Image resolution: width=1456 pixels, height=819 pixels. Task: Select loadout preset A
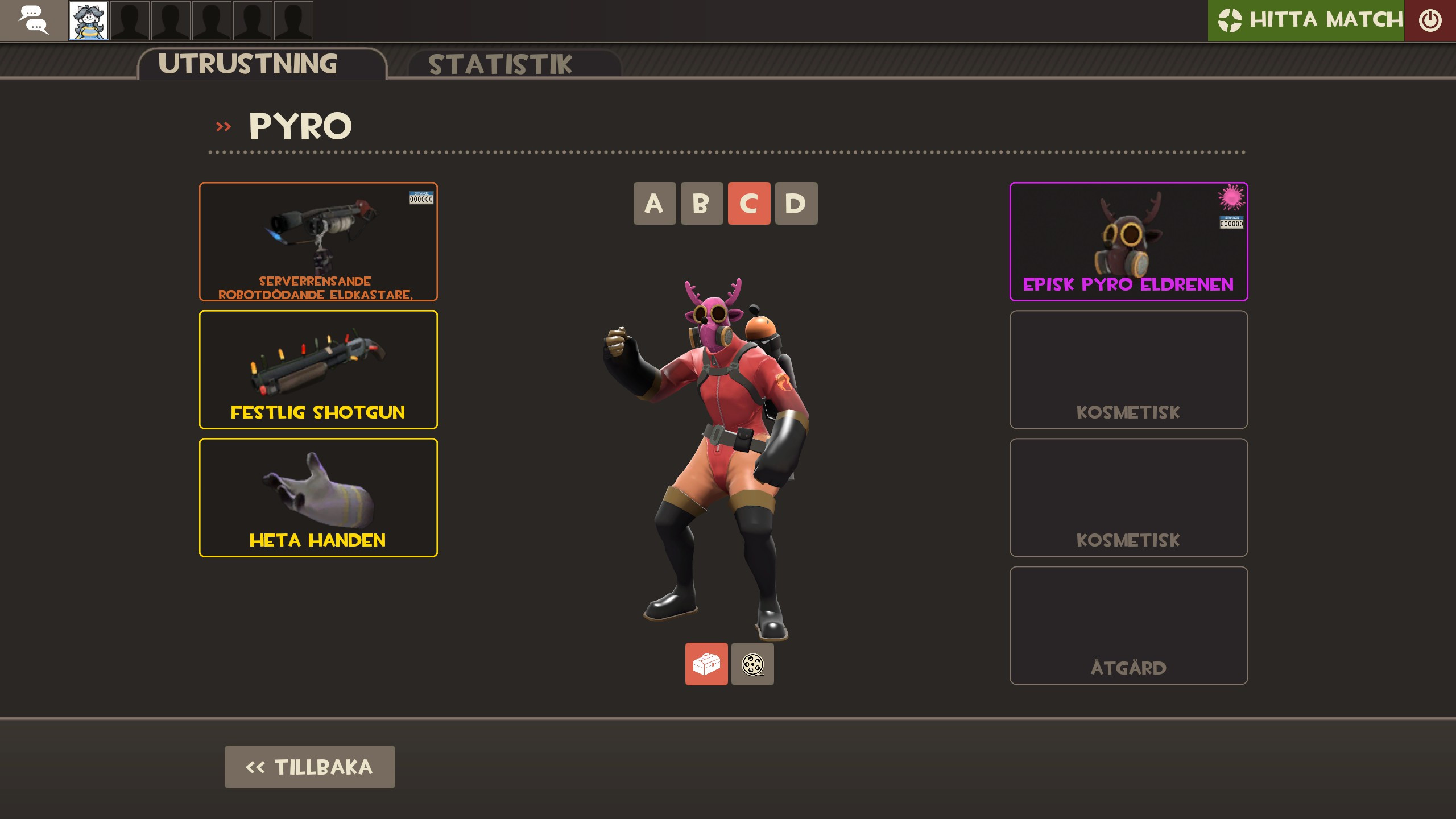655,204
